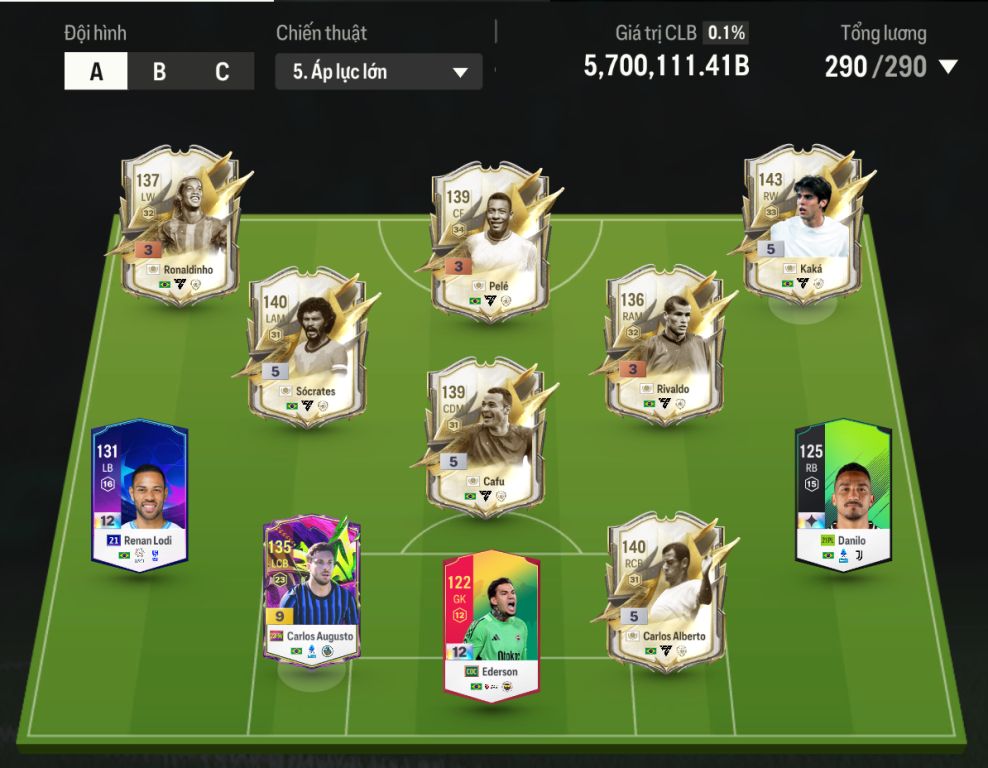
Task: Switch to squad tab A
Action: 96,72
